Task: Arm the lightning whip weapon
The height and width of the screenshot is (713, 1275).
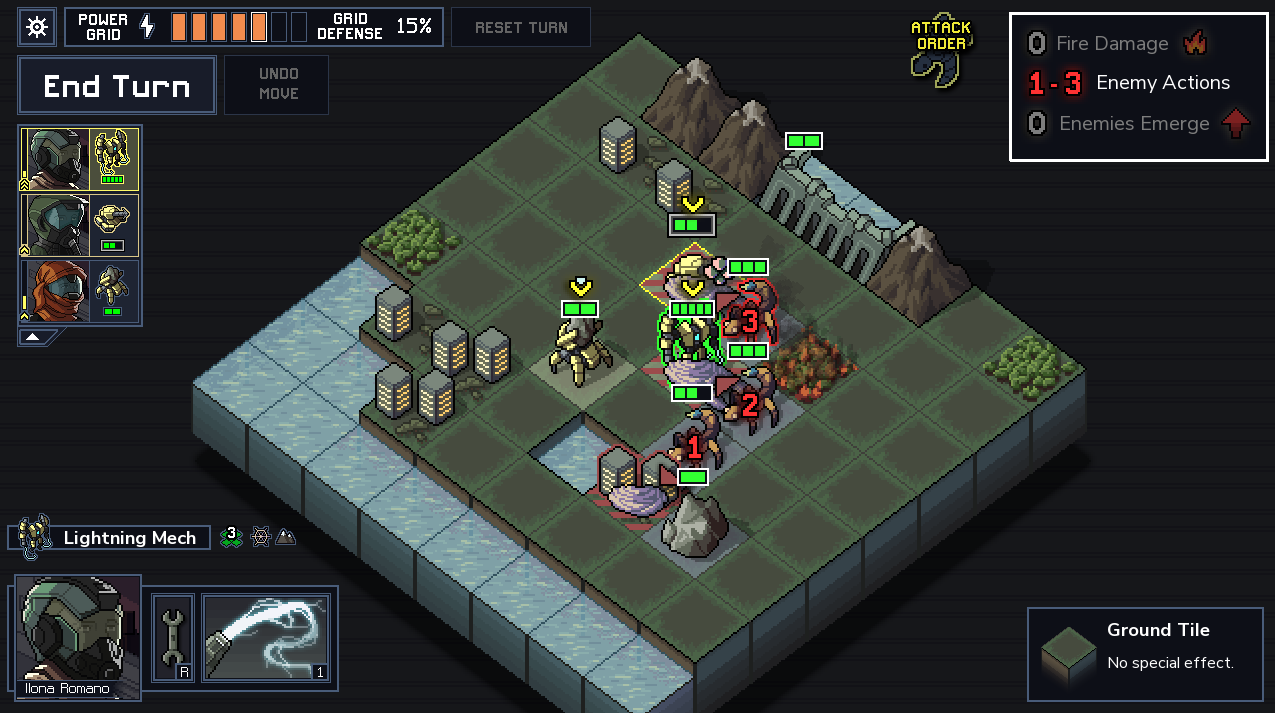Action: coord(266,638)
